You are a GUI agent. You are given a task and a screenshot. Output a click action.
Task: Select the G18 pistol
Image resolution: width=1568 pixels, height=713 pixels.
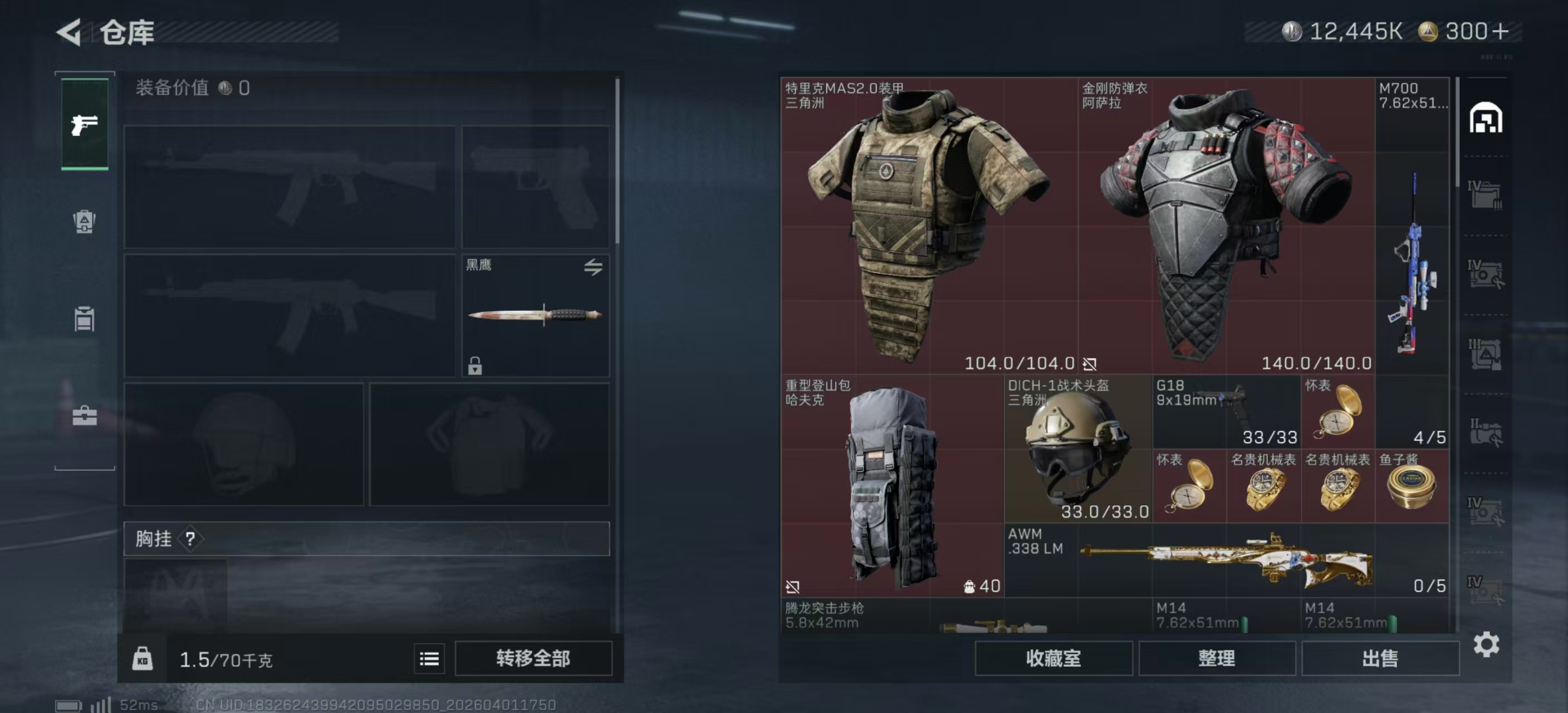point(1226,412)
